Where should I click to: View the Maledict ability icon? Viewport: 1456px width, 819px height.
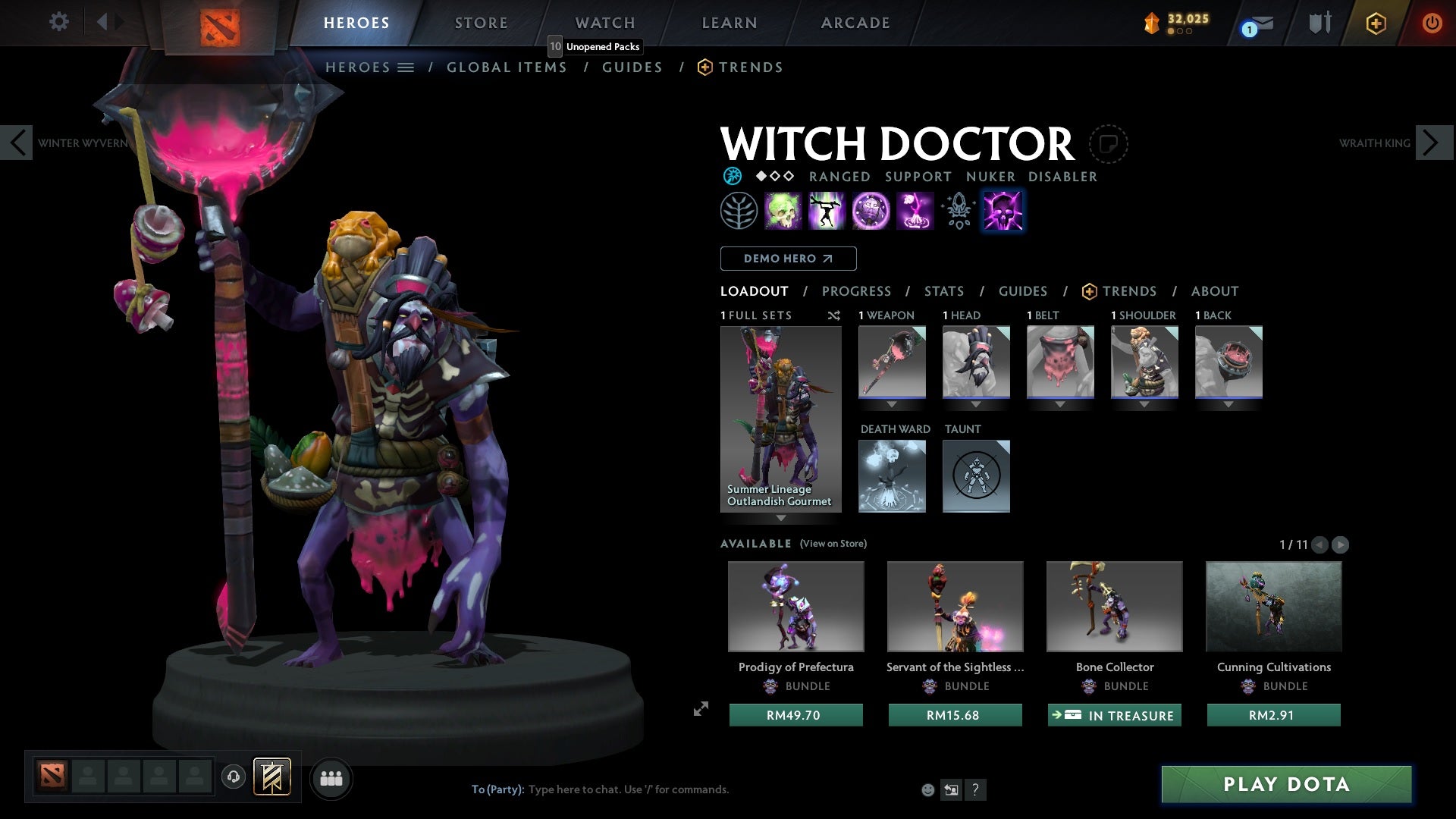(871, 211)
